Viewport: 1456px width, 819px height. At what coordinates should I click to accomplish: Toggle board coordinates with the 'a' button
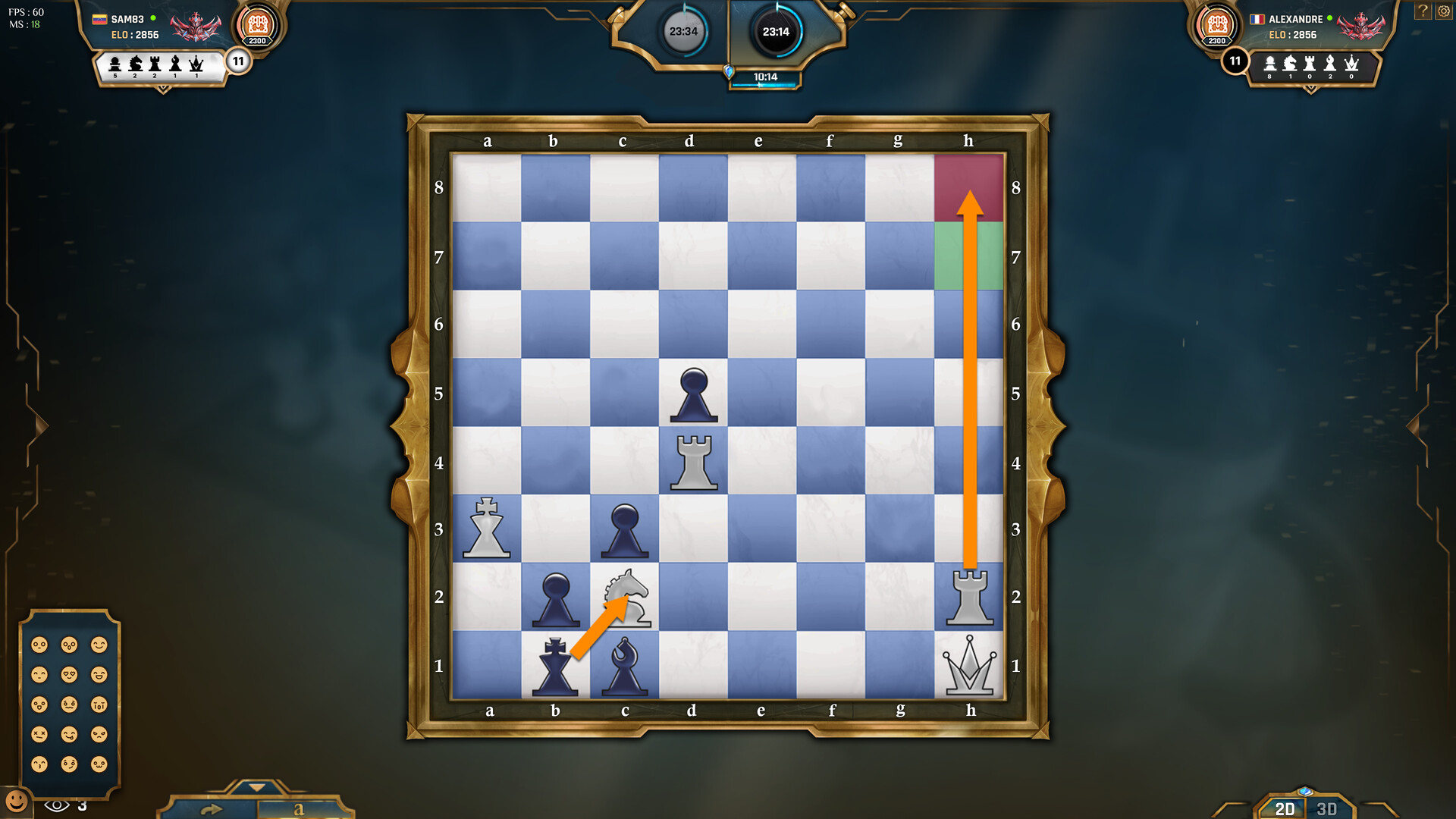(x=299, y=809)
